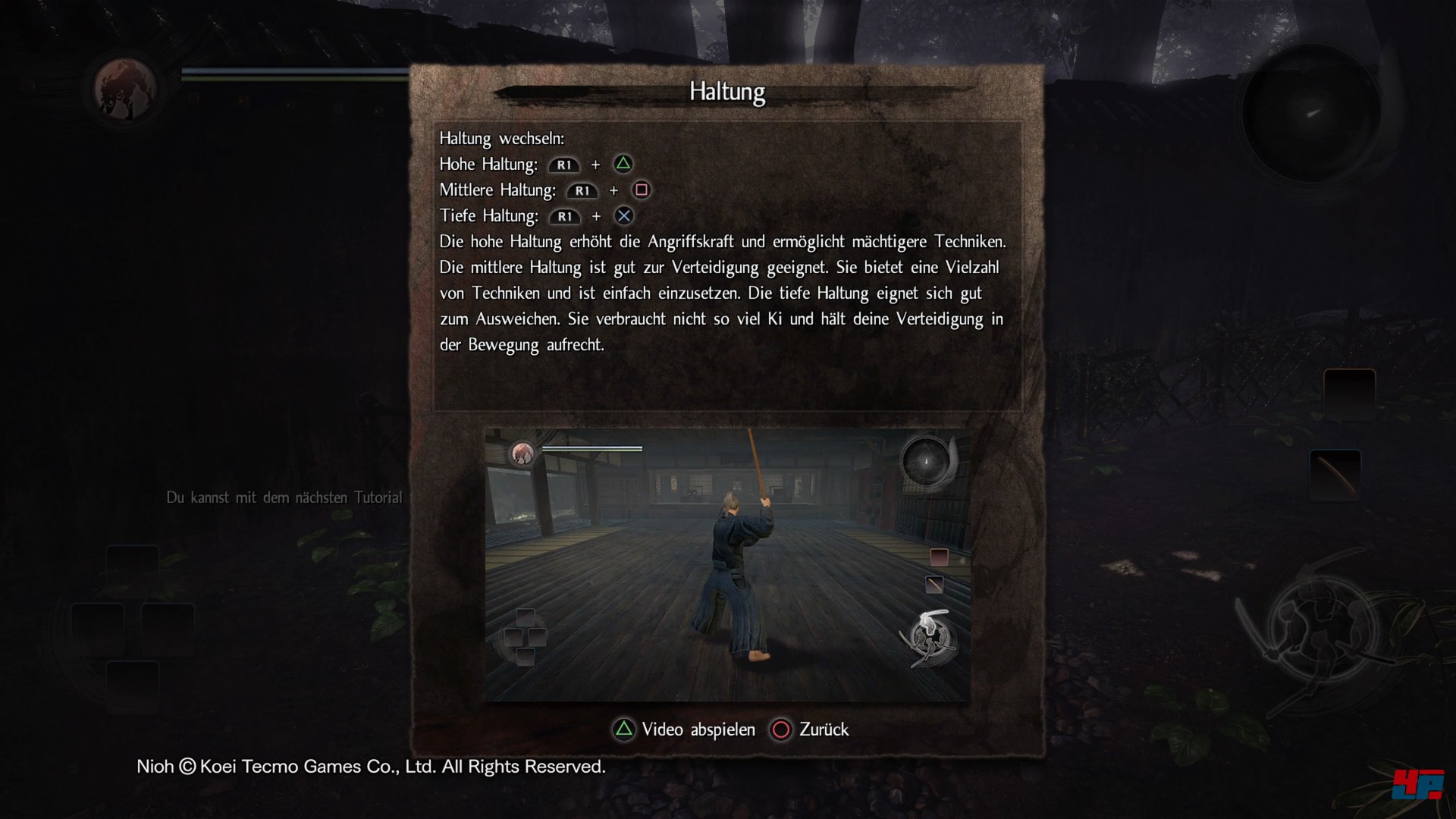Viewport: 1456px width, 819px height.
Task: Go back using the Zurück option
Action: pos(810,730)
